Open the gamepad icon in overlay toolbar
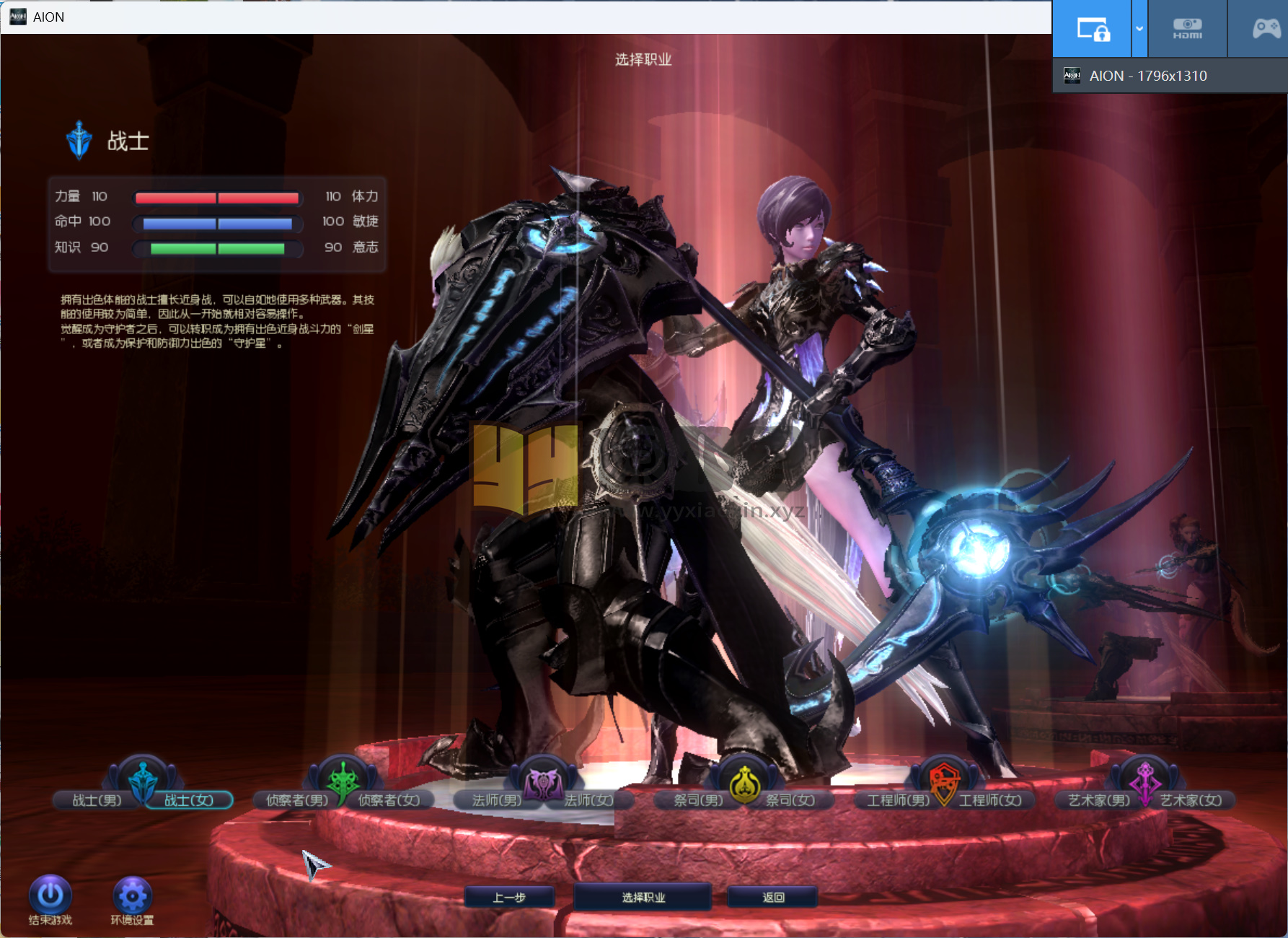The width and height of the screenshot is (1288, 938). [1266, 29]
